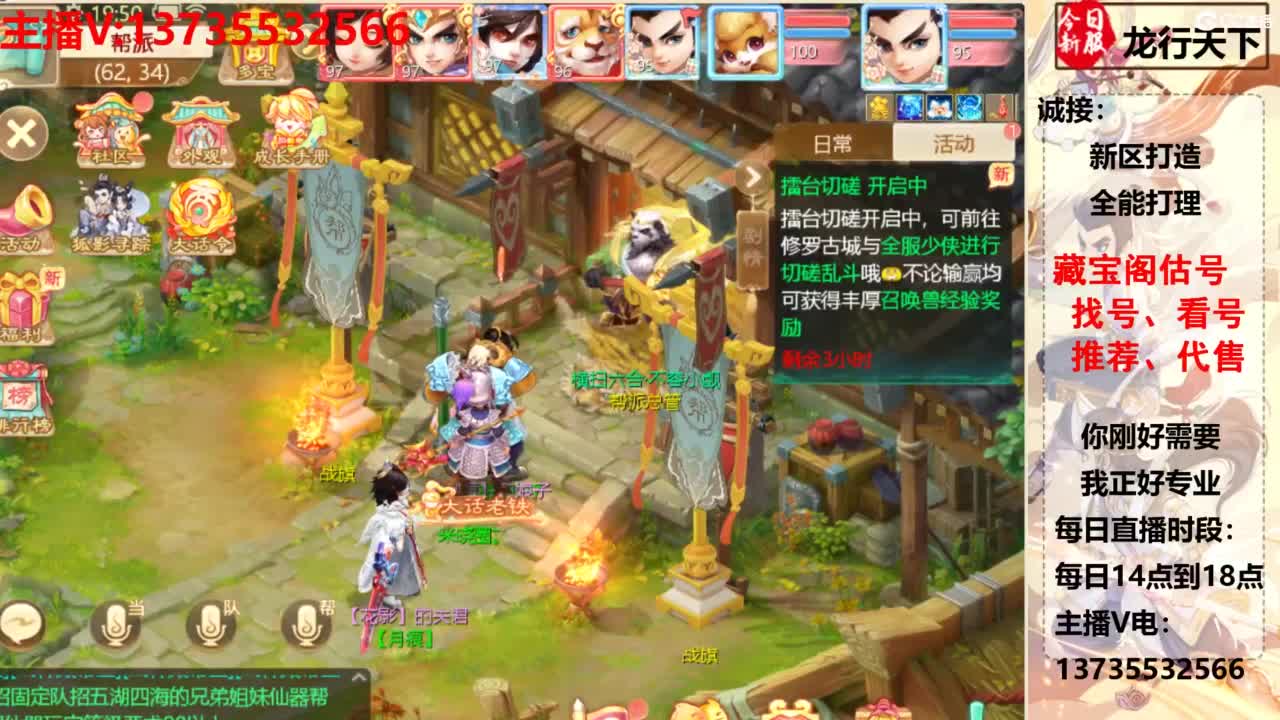
Task: Click the red 新 badge on the arena event
Action: [x=1000, y=176]
